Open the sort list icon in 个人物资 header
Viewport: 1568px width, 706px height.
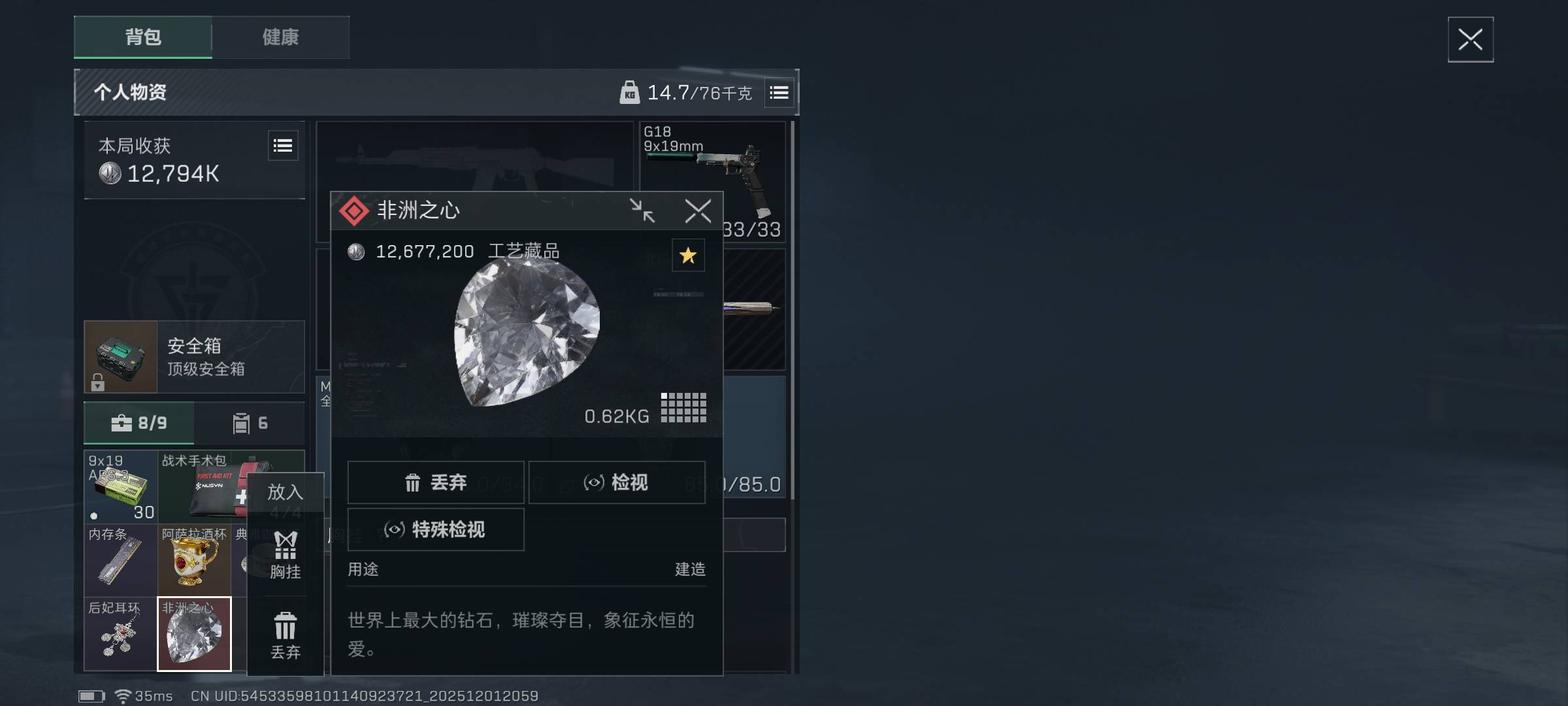coord(779,92)
